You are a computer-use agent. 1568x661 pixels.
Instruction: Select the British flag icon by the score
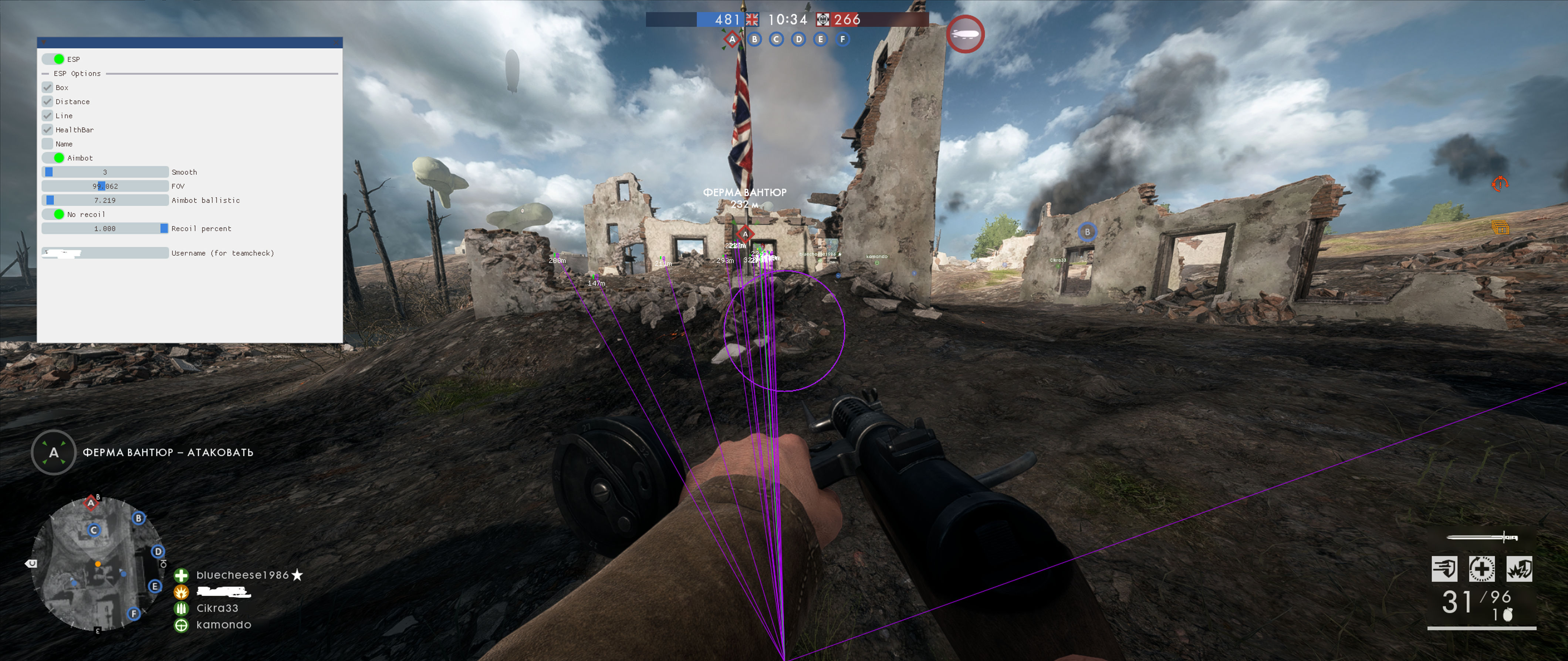click(752, 19)
